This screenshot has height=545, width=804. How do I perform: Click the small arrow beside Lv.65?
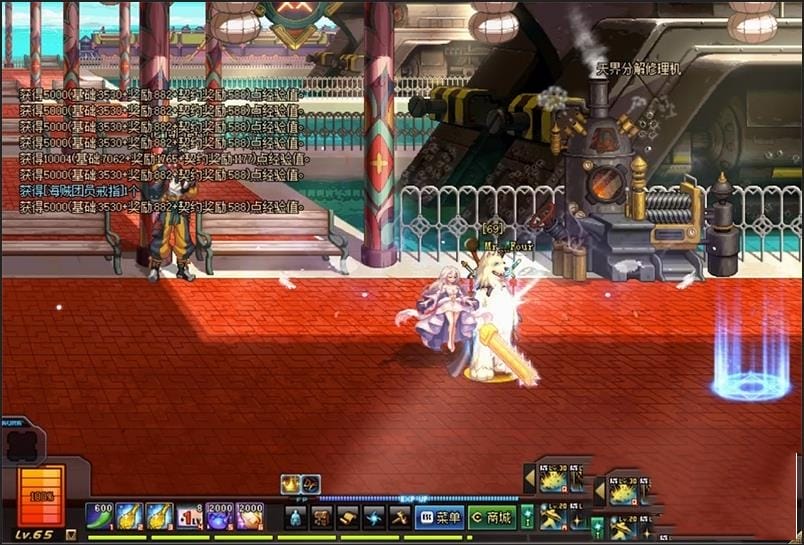point(70,535)
